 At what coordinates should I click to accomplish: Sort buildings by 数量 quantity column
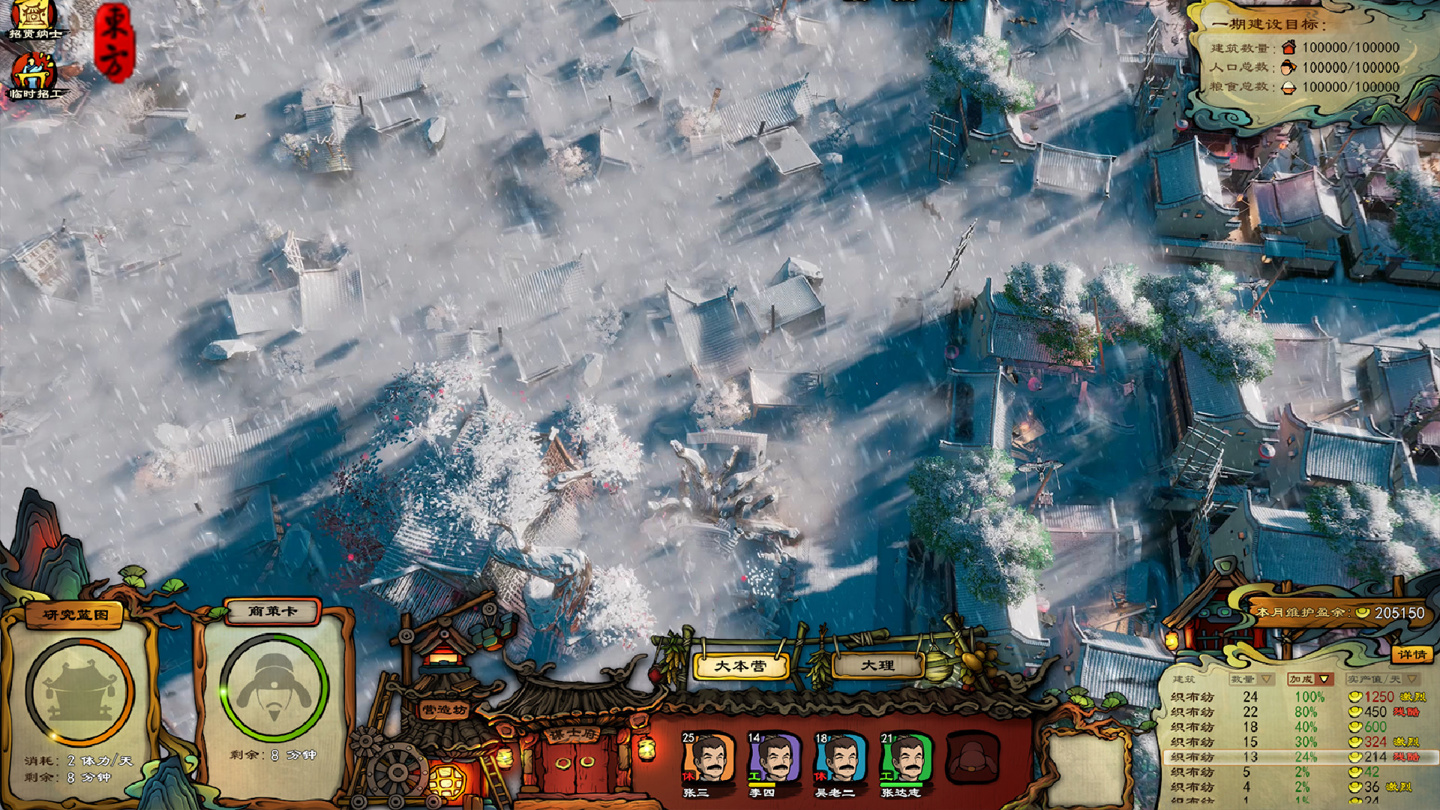tap(1250, 680)
